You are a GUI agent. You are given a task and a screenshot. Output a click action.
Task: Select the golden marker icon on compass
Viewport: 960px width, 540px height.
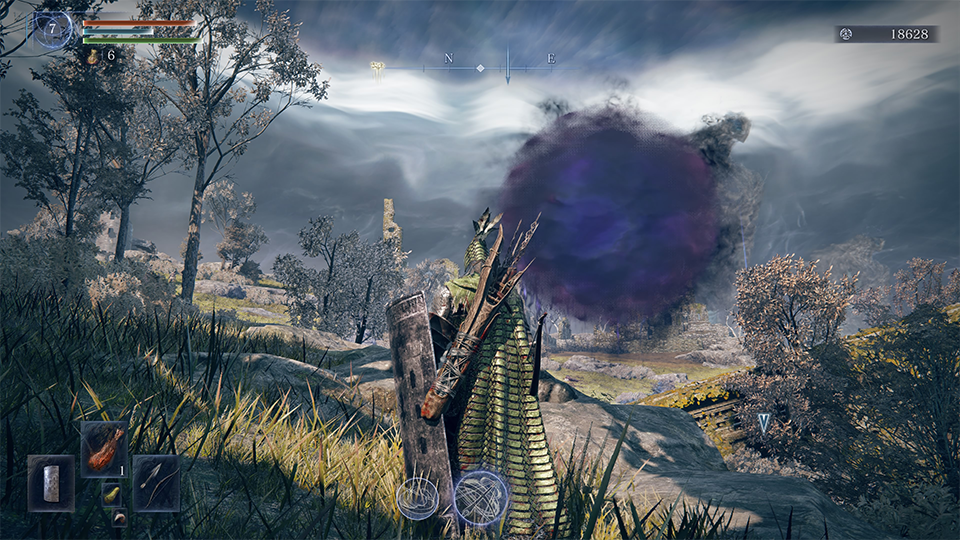point(378,68)
